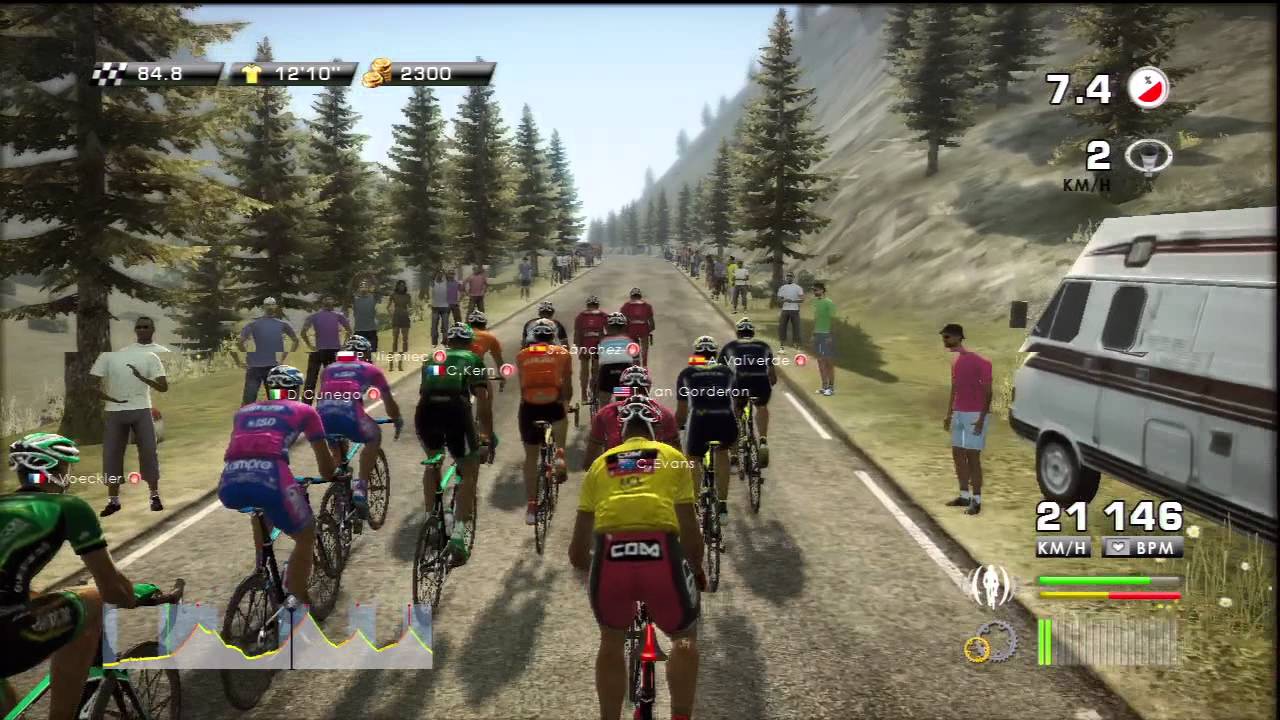The width and height of the screenshot is (1280, 720).
Task: Click the red effort gauge icon
Action: [x=1147, y=88]
